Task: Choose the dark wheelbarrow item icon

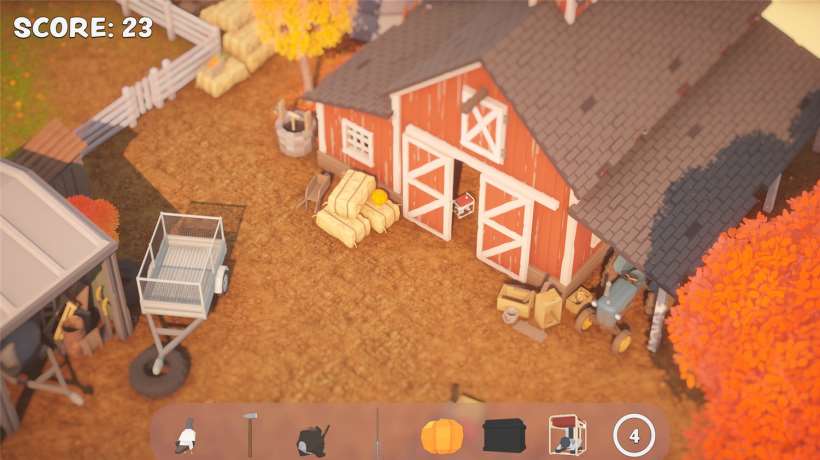Action: (x=312, y=438)
